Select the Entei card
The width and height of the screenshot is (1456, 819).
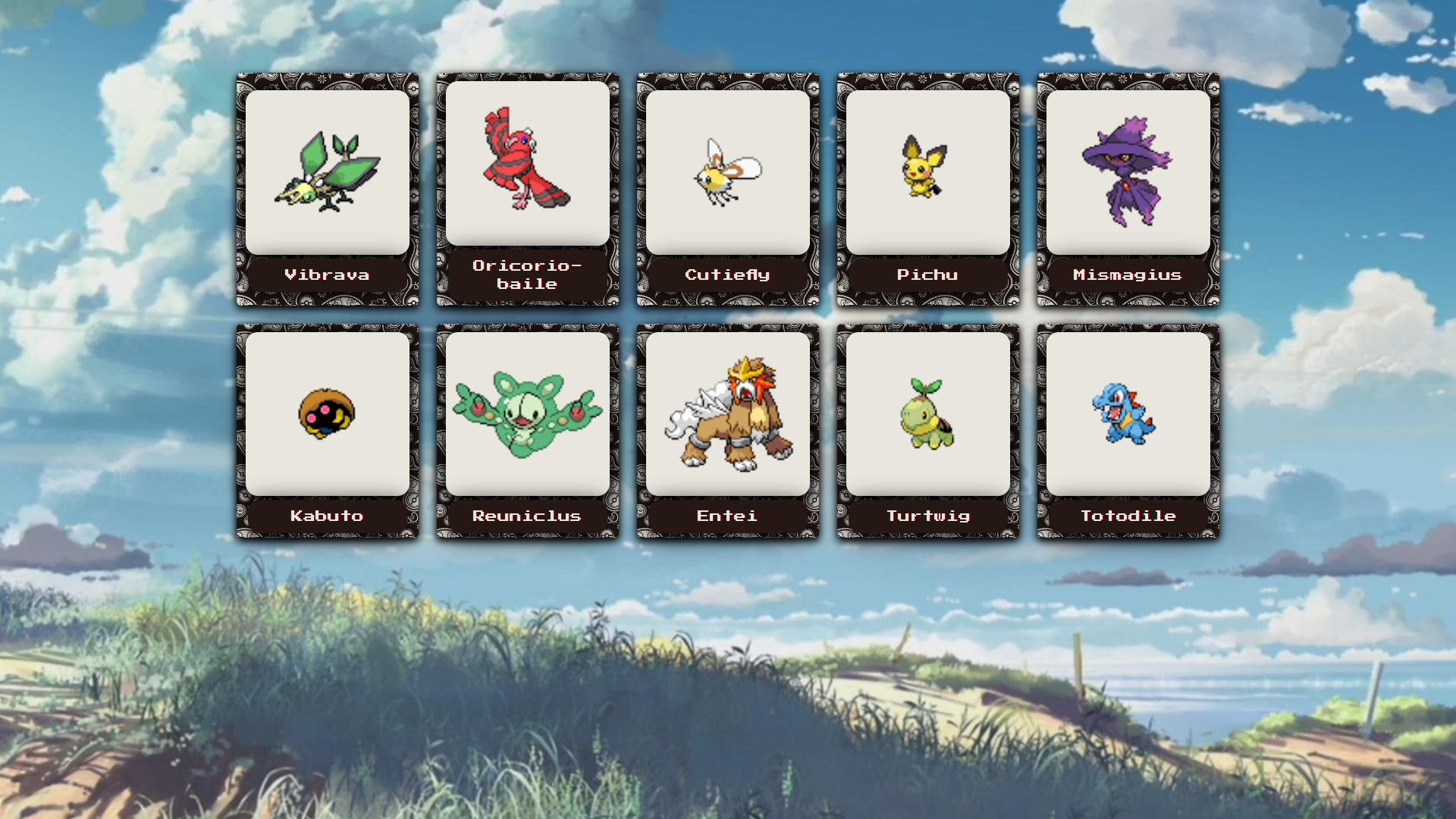click(x=728, y=431)
